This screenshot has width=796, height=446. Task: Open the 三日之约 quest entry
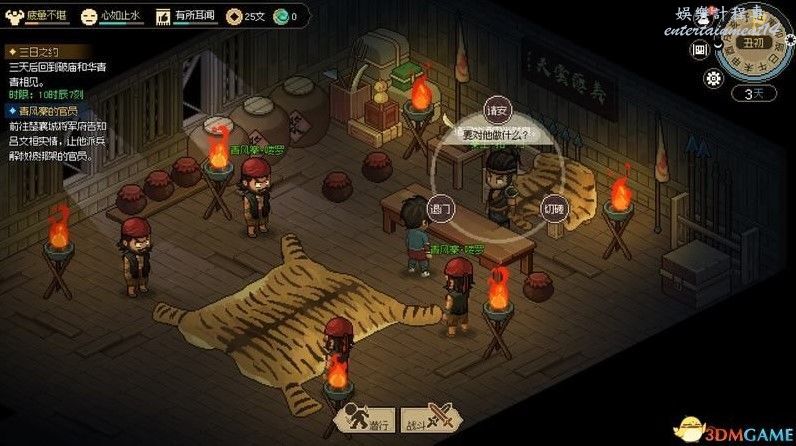[38, 49]
